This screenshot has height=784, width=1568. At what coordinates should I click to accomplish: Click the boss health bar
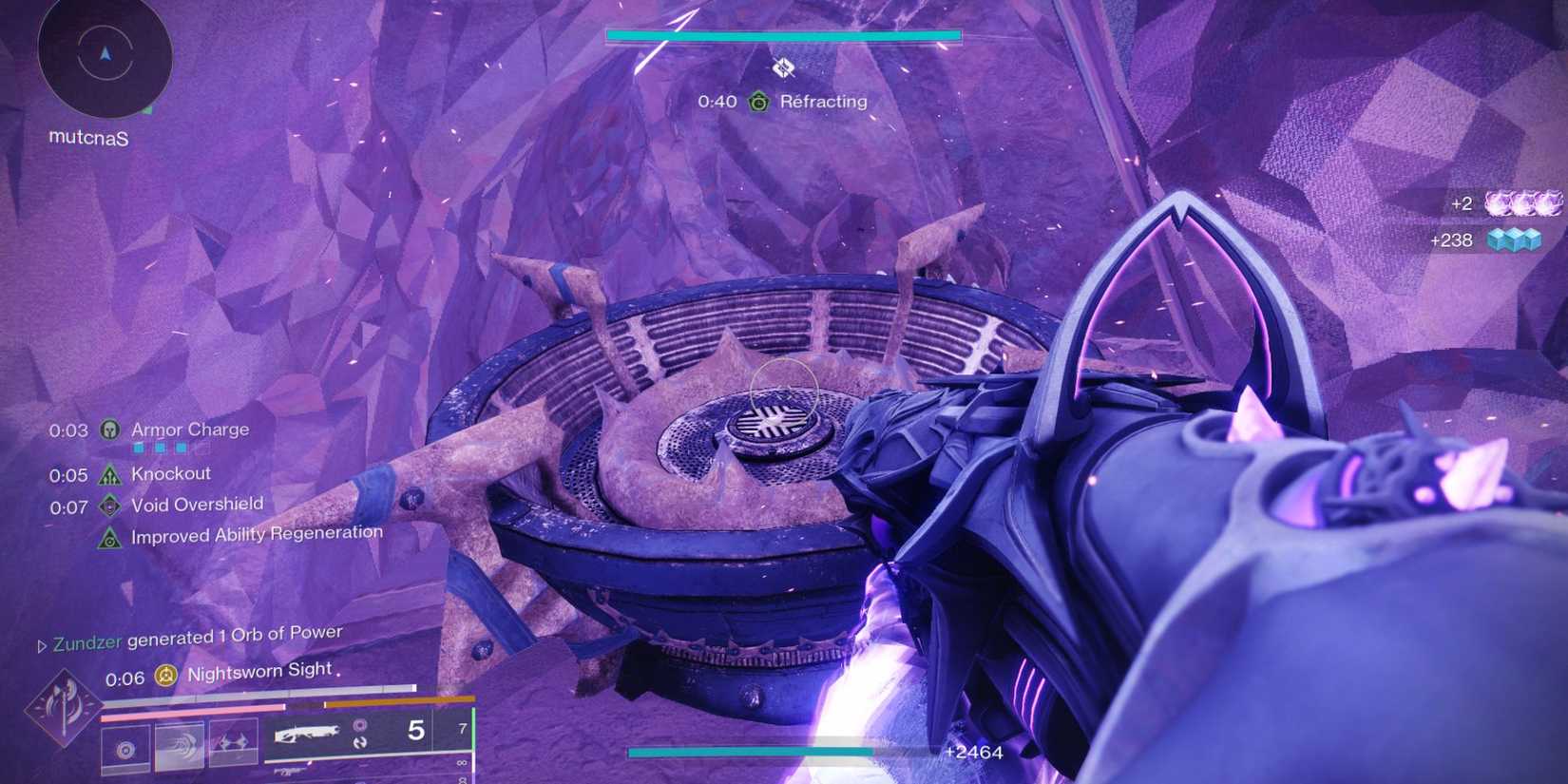point(781,34)
